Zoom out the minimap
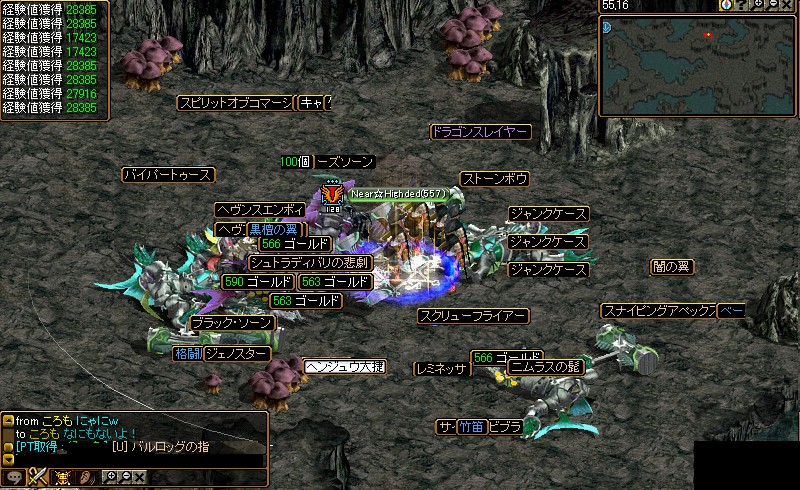The image size is (800, 490). click(775, 5)
